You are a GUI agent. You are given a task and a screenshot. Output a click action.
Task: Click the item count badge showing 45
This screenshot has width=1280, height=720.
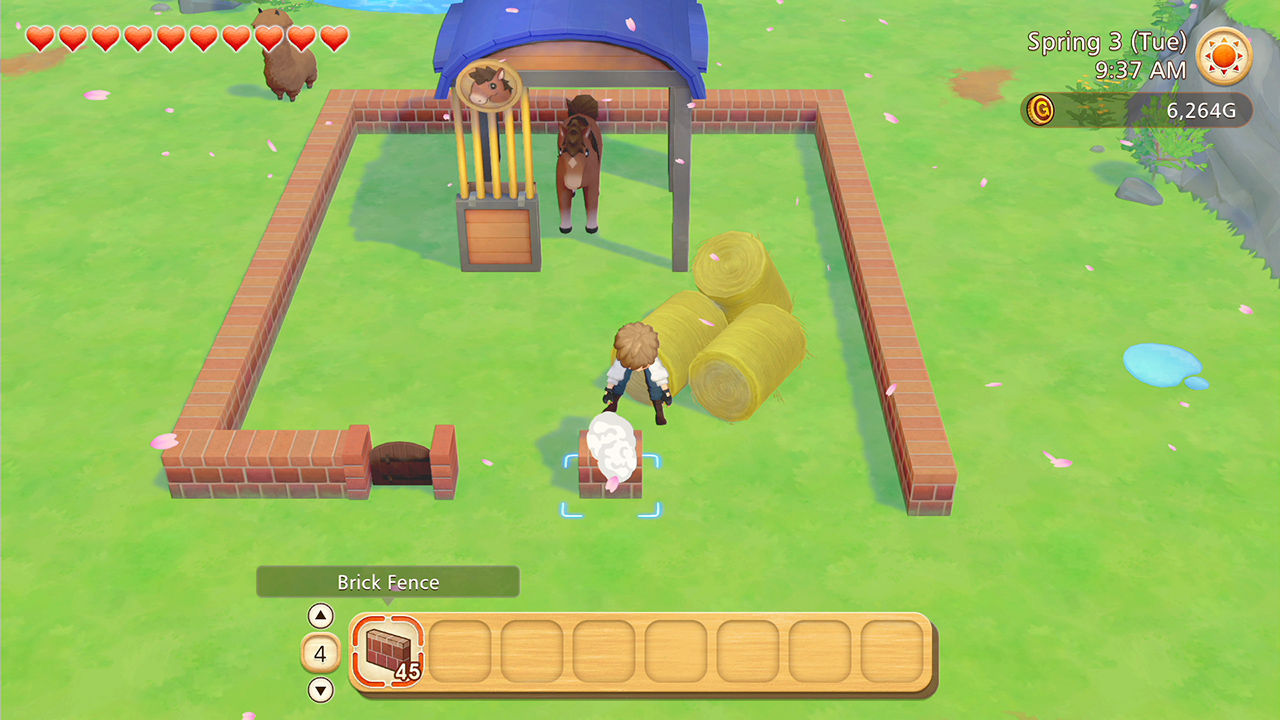pos(406,673)
